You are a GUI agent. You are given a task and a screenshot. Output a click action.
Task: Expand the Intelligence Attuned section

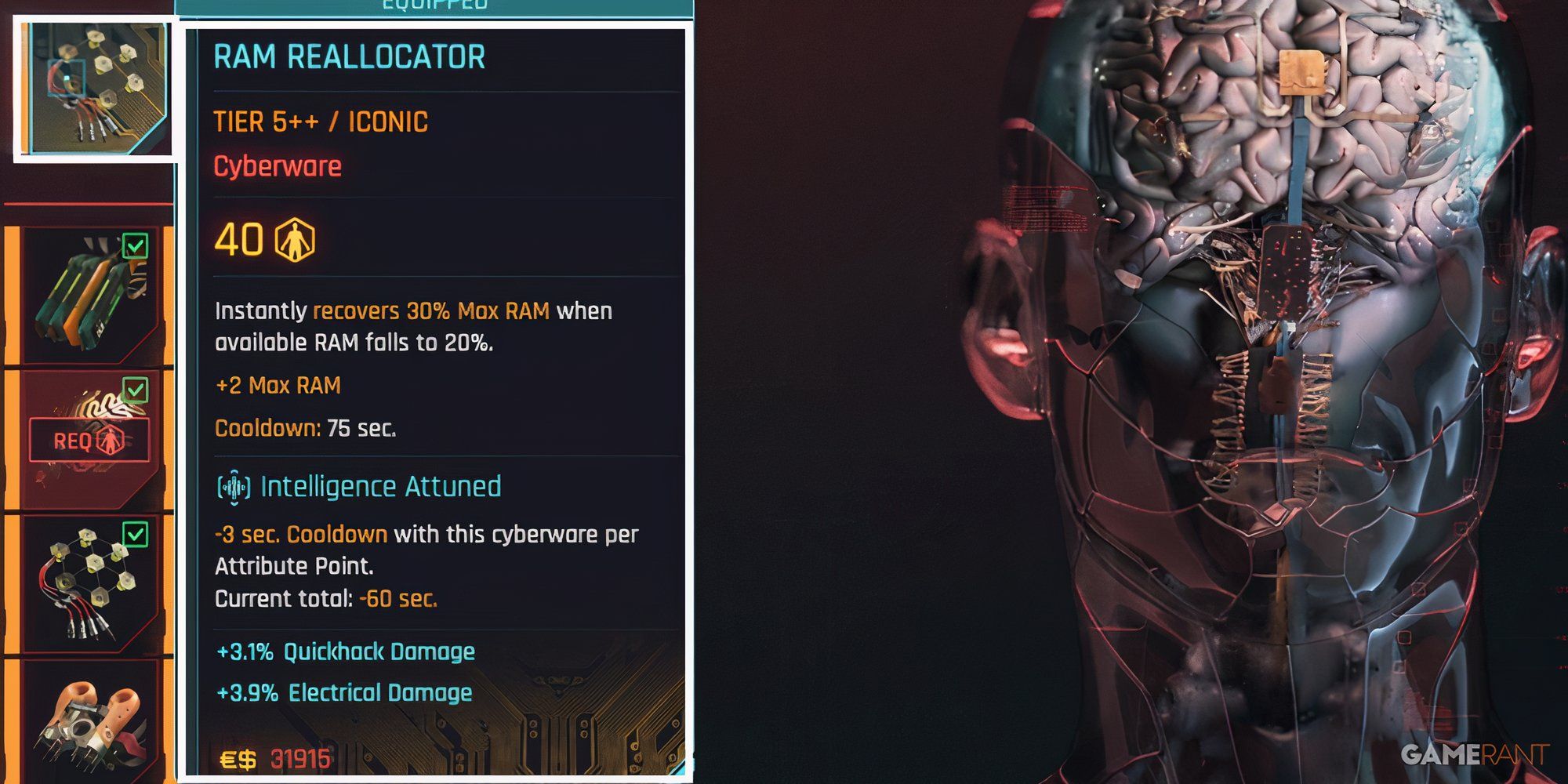pos(381,486)
